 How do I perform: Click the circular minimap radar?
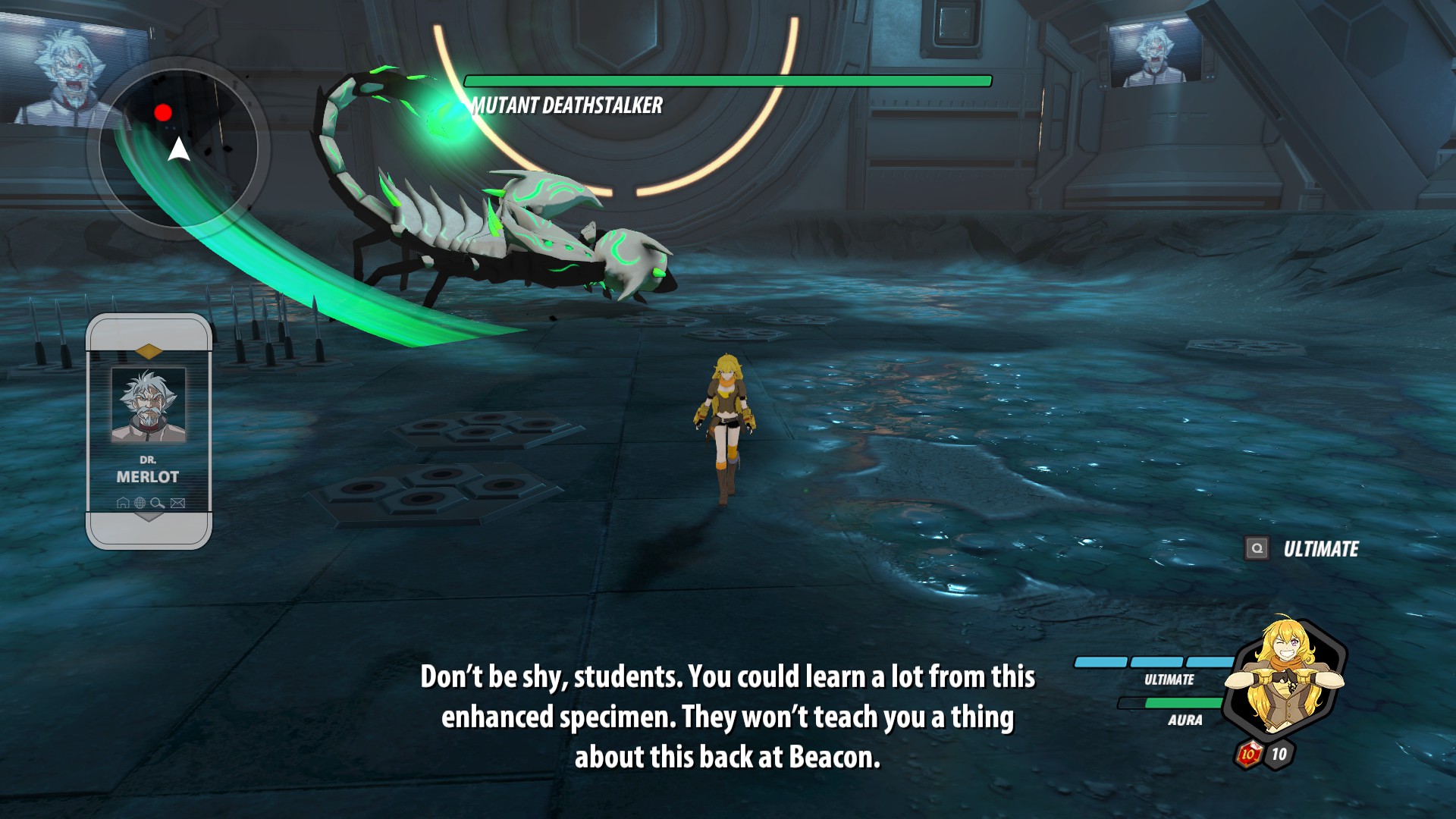179,148
